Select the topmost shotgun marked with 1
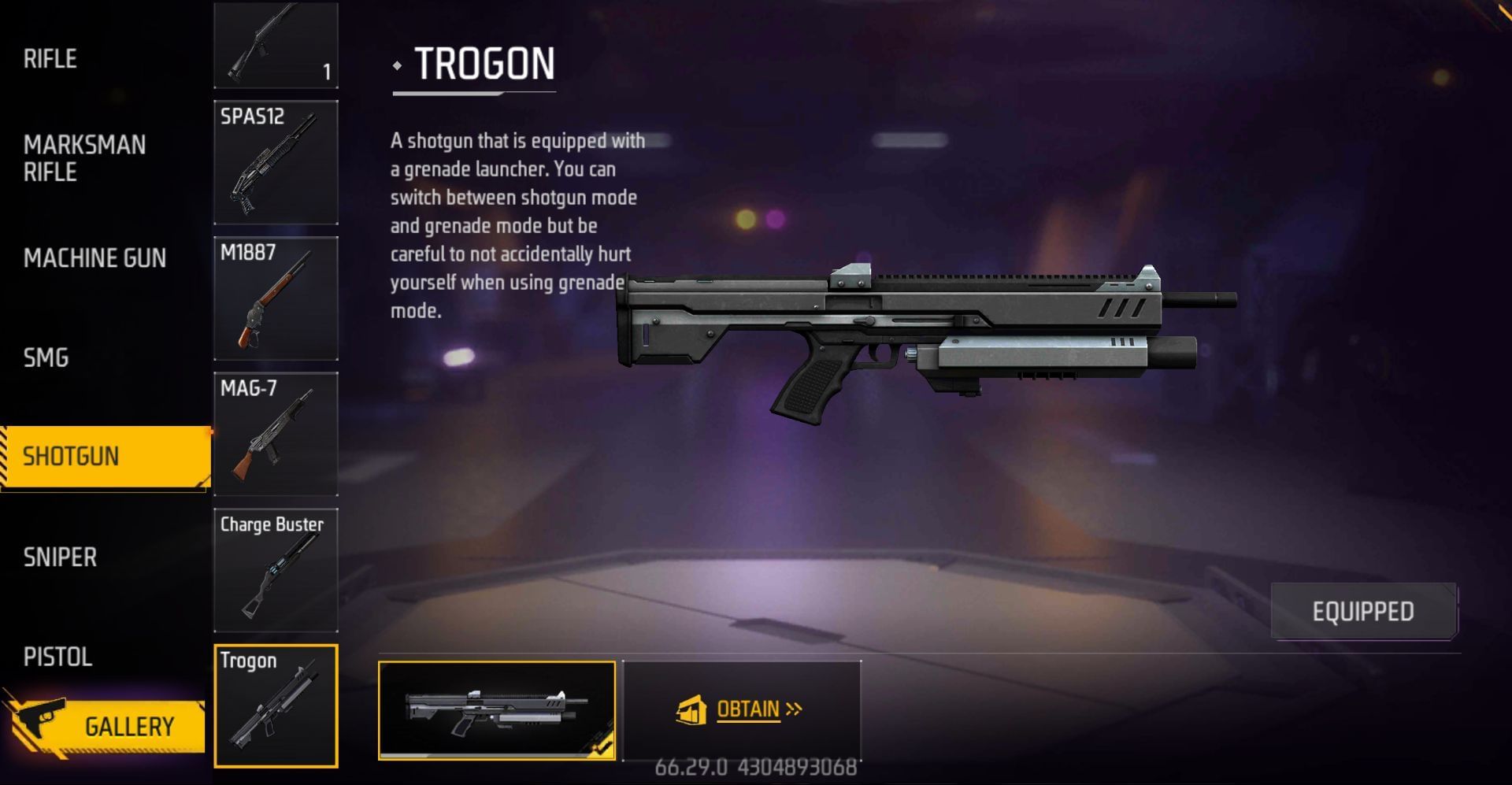Screen dimensions: 1512x785 275,45
